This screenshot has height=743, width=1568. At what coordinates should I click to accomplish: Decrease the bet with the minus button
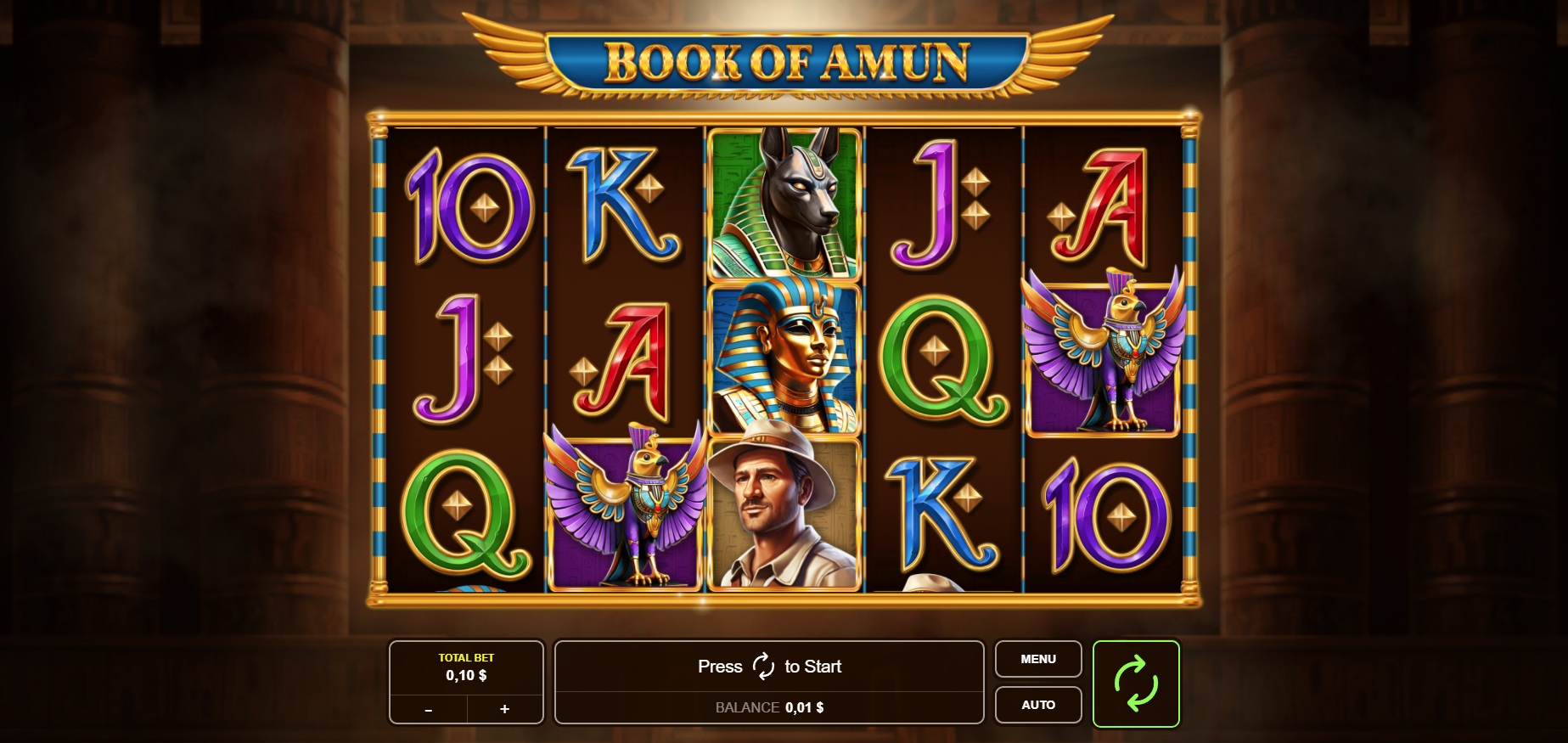point(429,709)
